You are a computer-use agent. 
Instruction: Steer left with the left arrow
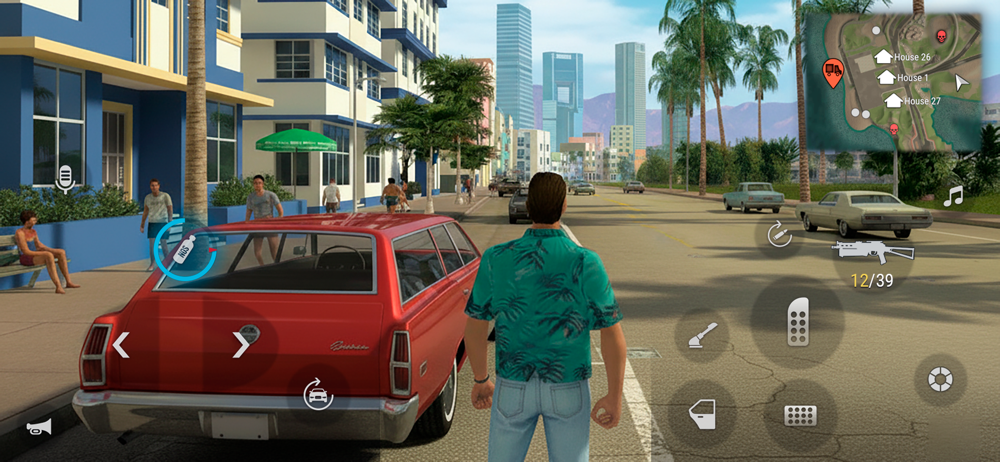[121, 345]
